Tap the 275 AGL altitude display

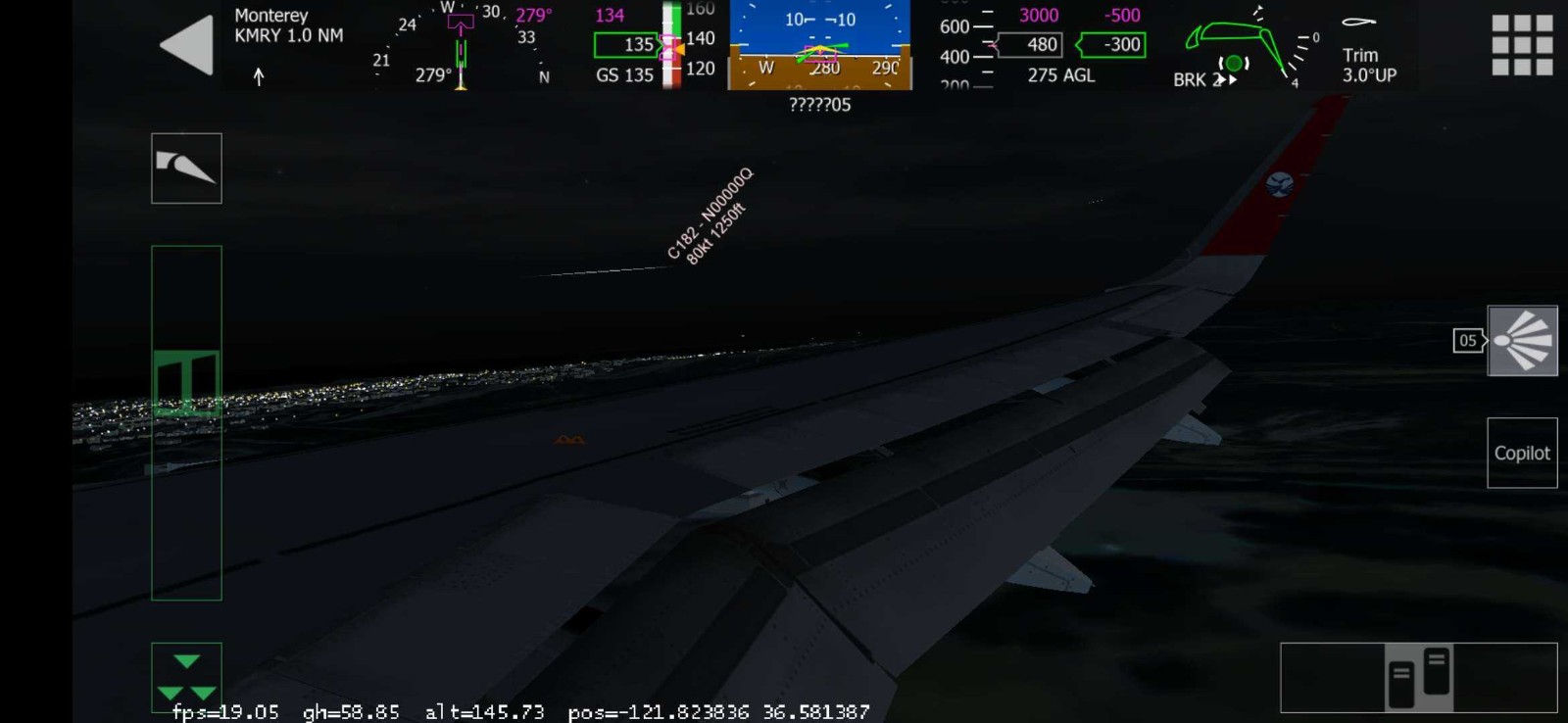coord(1061,75)
